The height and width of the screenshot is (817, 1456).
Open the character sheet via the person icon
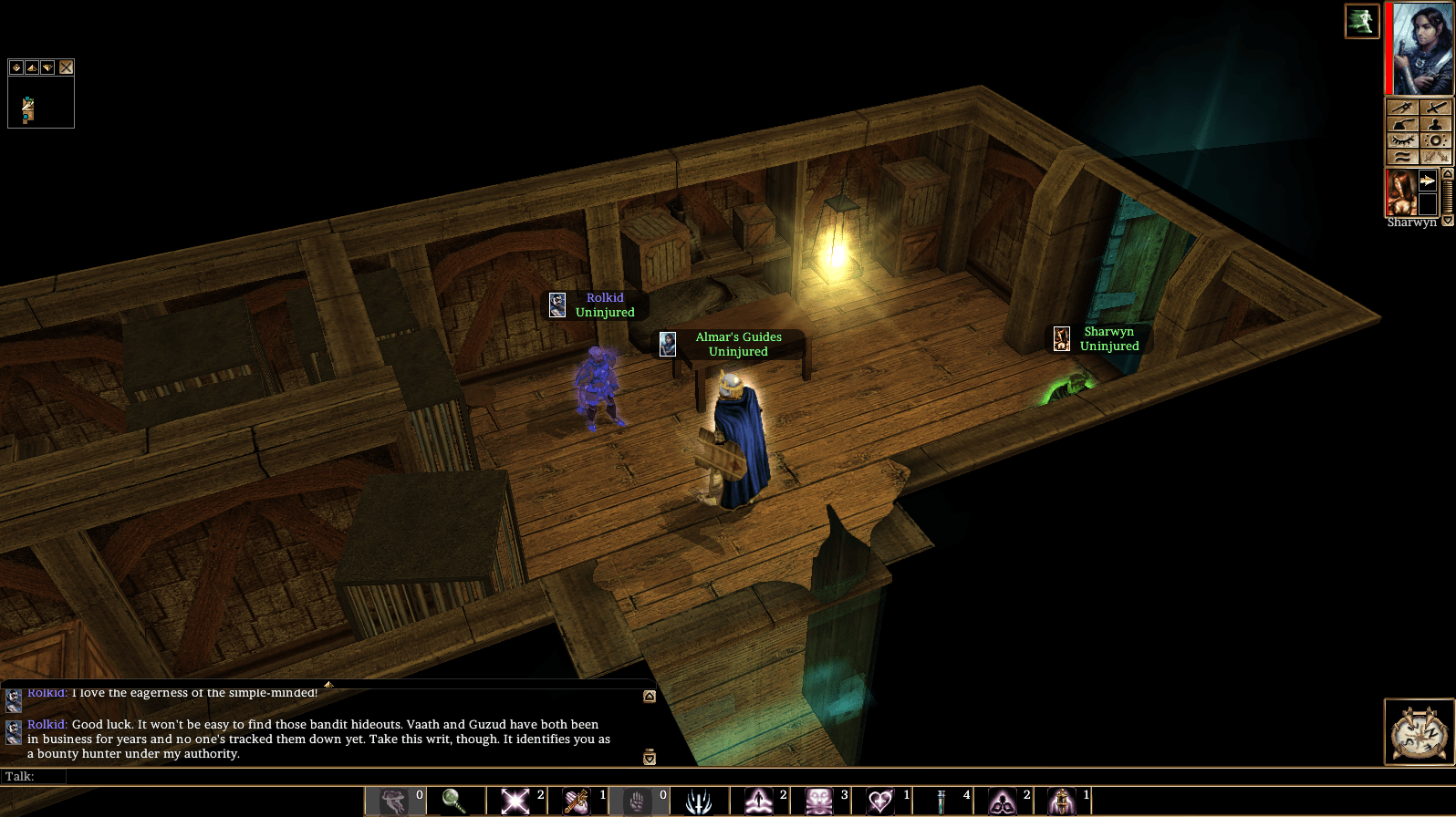click(1435, 123)
